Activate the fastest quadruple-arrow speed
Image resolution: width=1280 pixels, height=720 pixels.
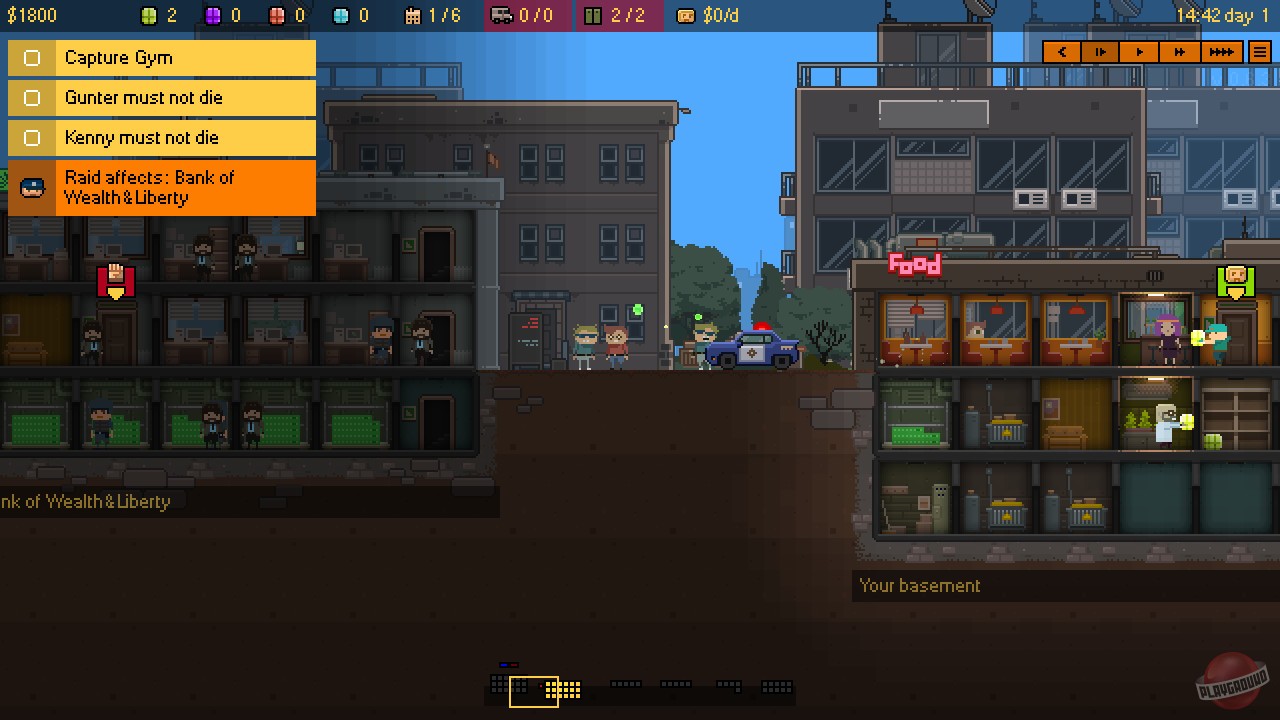pos(1221,51)
